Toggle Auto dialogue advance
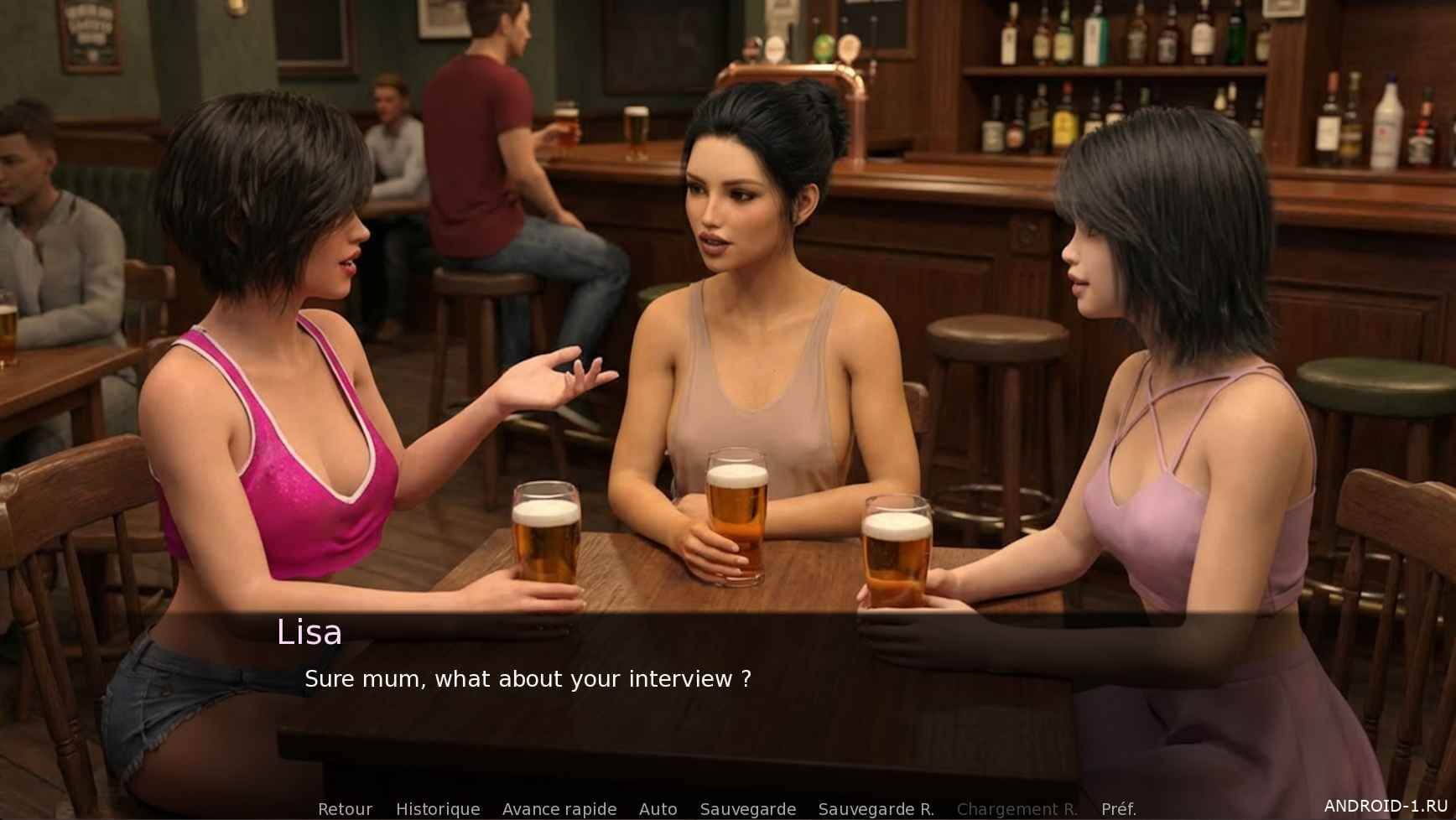The image size is (1456, 820). point(658,809)
